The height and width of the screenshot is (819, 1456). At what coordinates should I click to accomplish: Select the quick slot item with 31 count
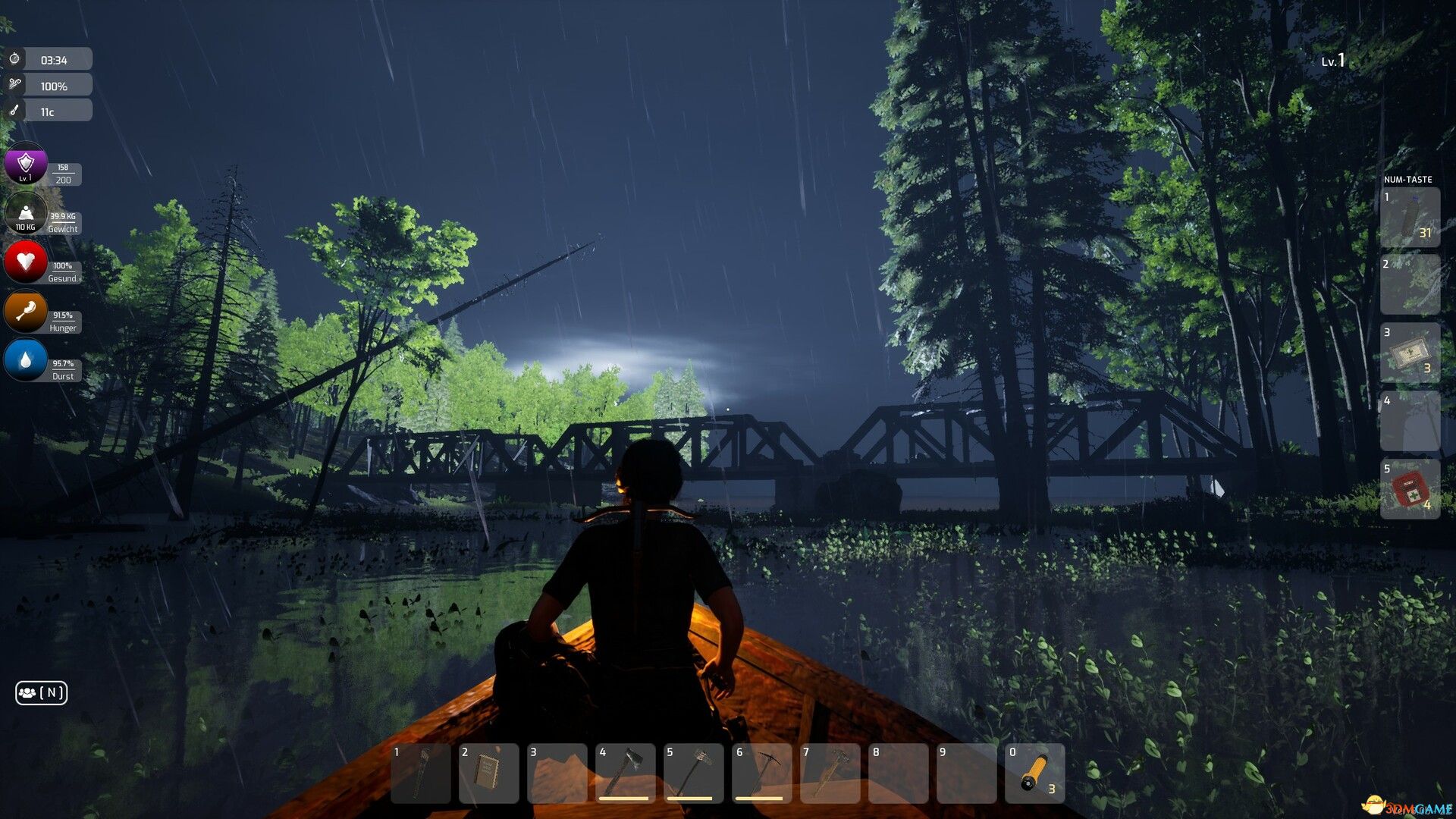point(1410,218)
